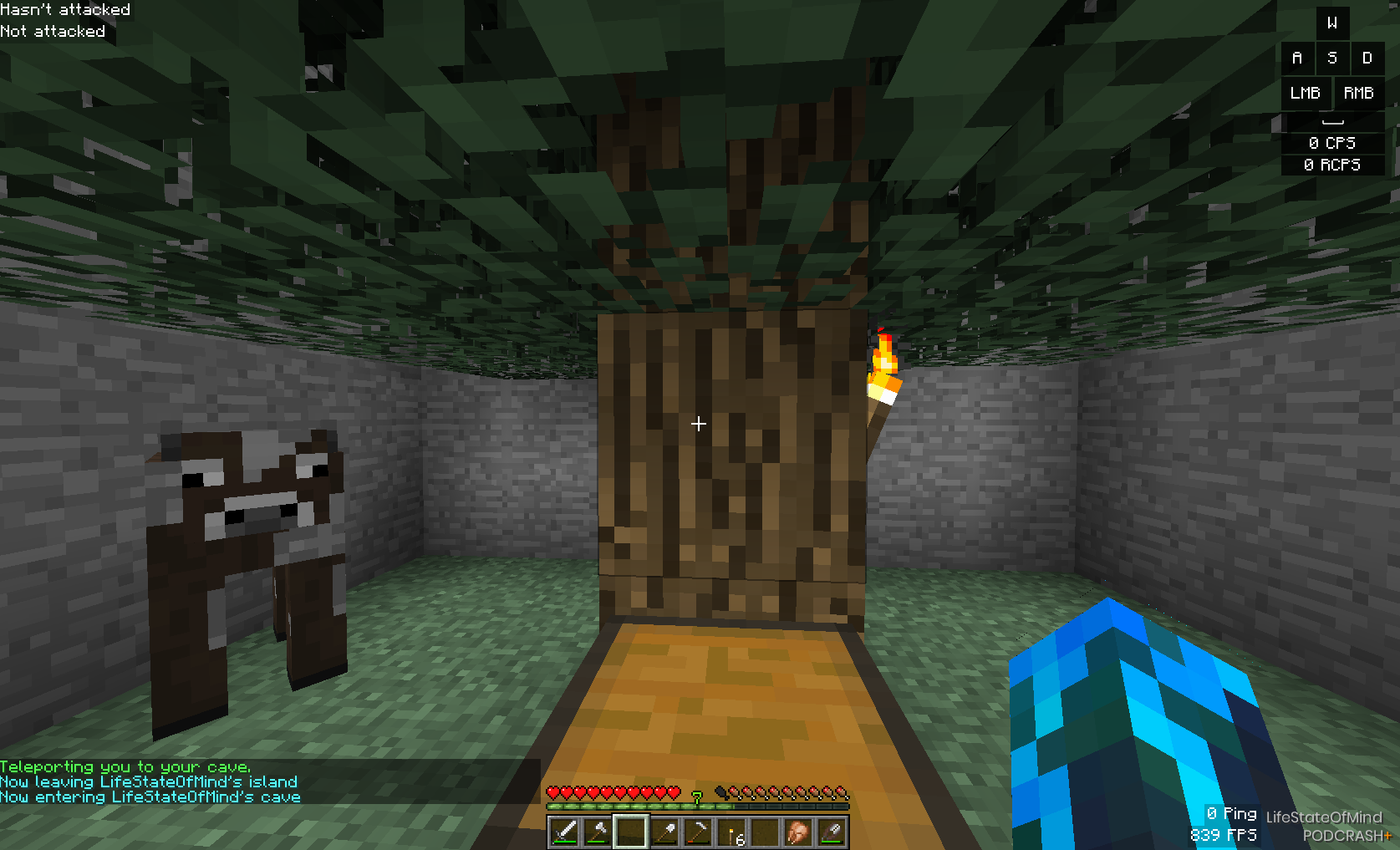
Task: Select the stack of torches in the hotbar
Action: click(731, 832)
